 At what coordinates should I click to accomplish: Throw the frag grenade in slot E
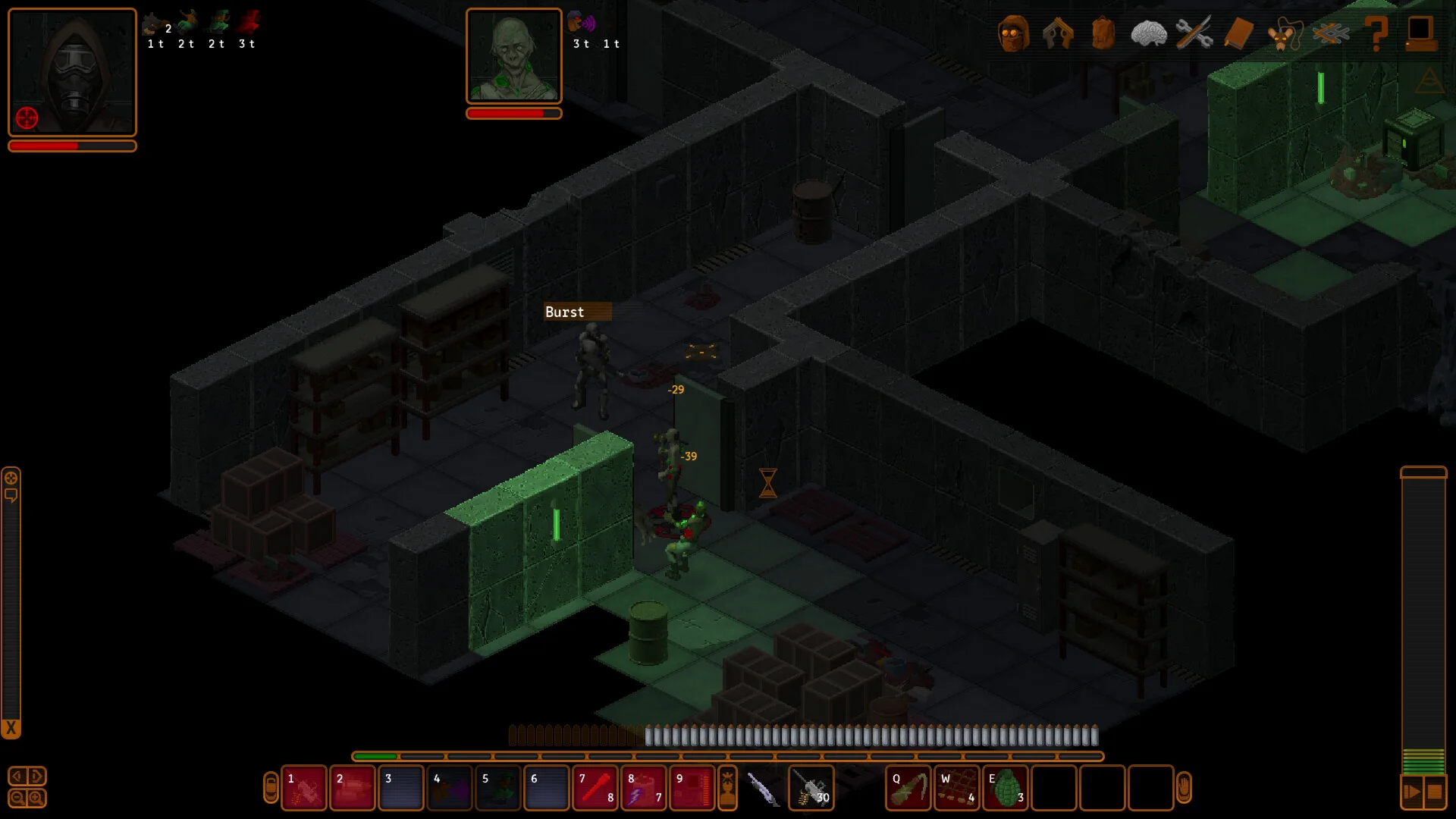point(1006,788)
